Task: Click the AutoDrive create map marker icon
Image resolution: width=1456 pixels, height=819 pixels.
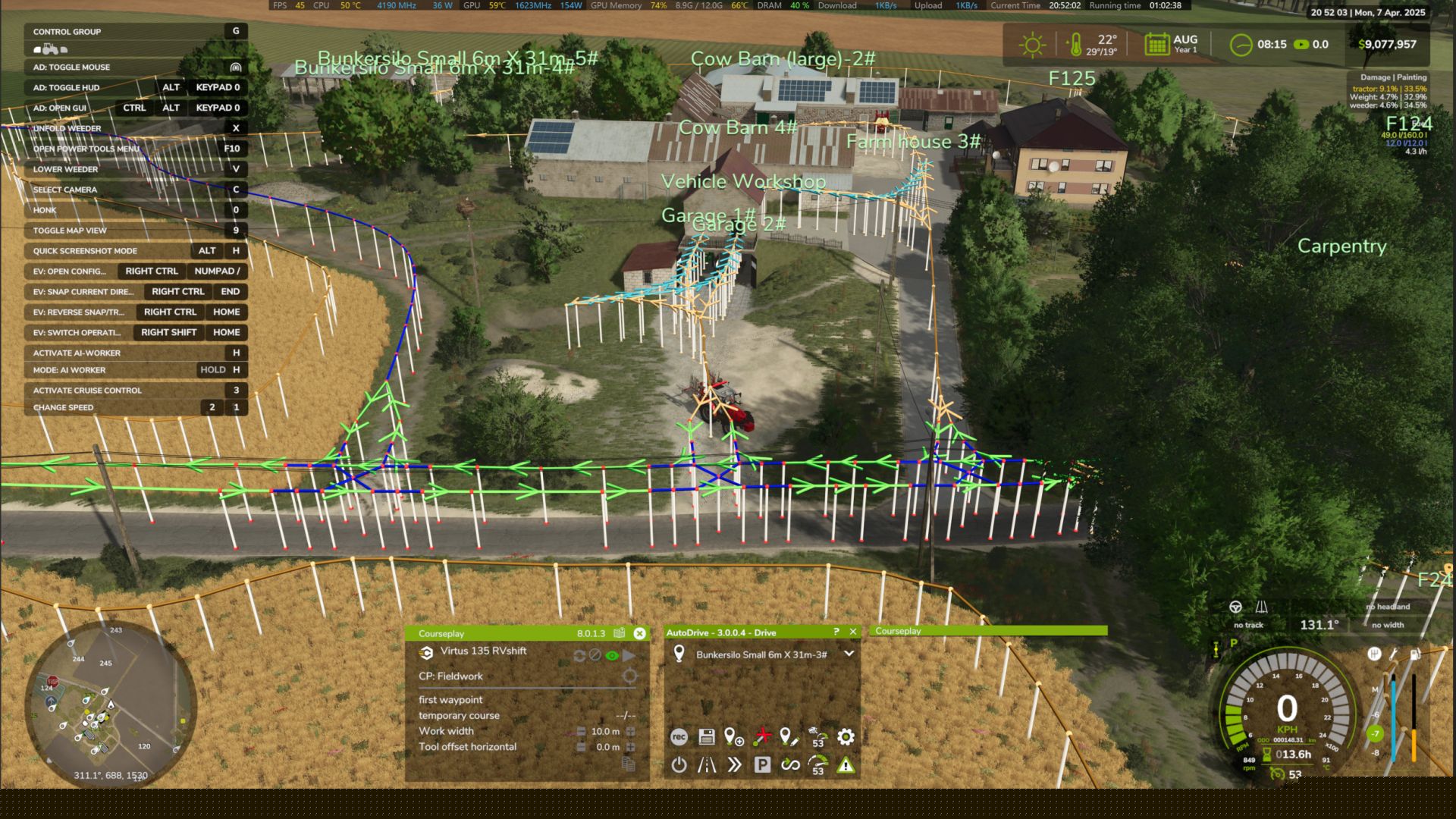Action: (733, 736)
